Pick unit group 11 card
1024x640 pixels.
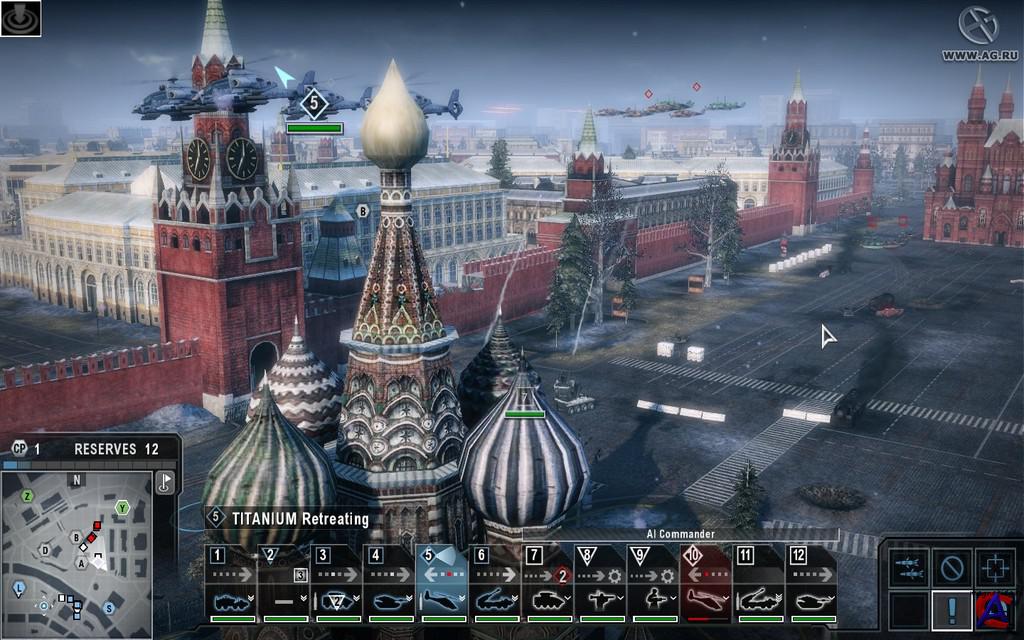pyautogui.click(x=759, y=584)
